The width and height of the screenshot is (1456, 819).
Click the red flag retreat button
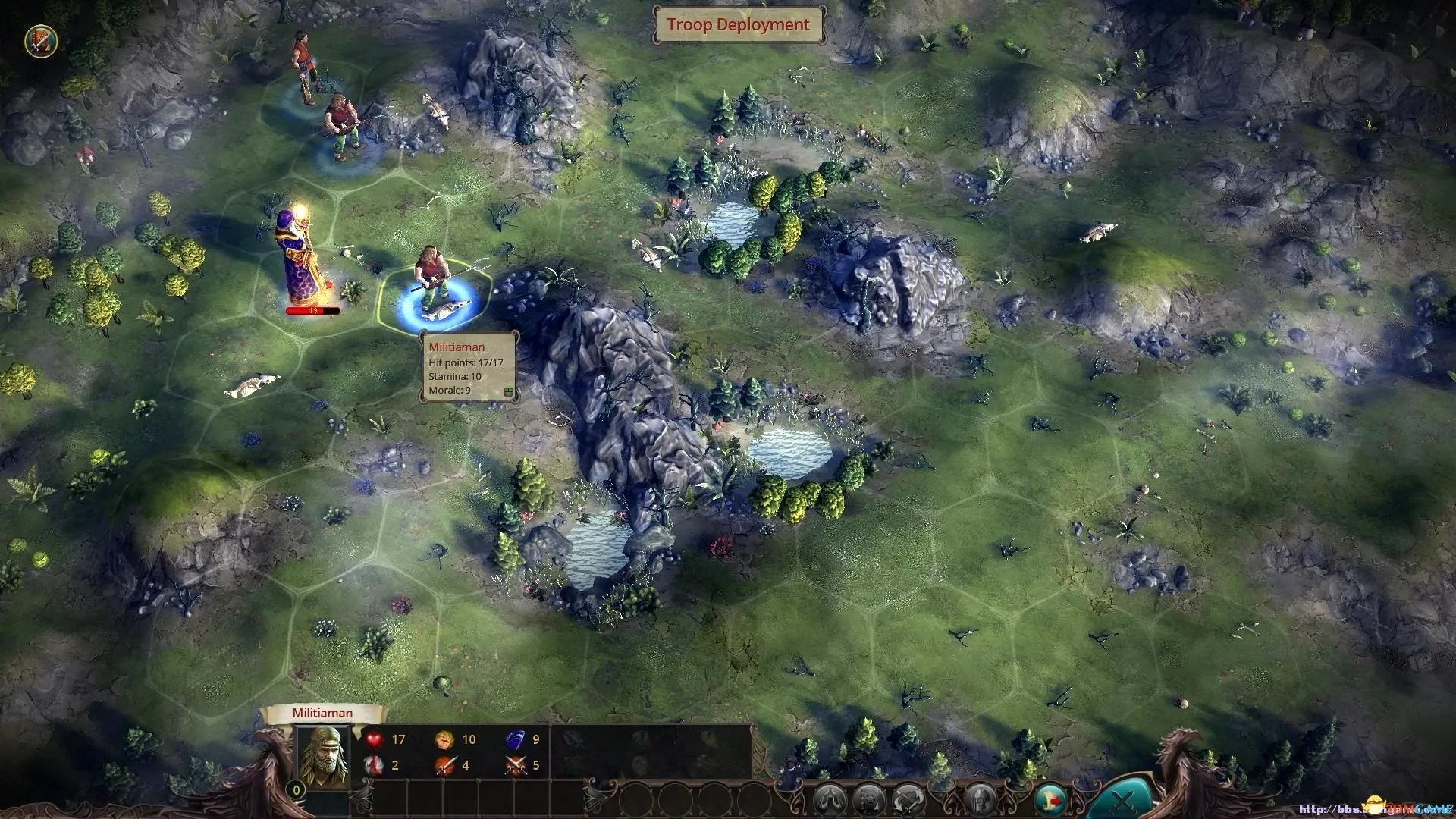[1050, 800]
